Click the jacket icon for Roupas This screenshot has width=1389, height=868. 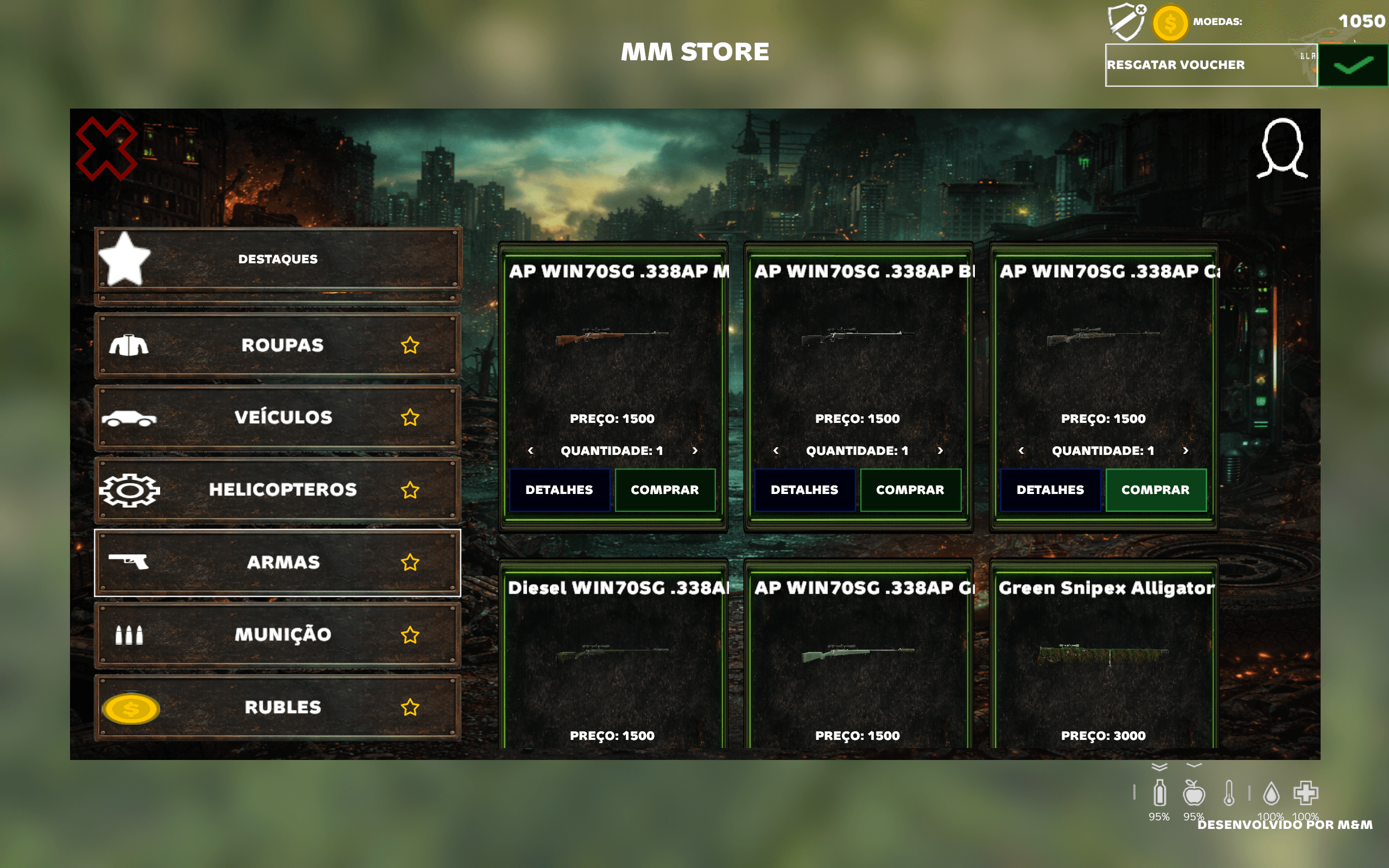point(130,346)
